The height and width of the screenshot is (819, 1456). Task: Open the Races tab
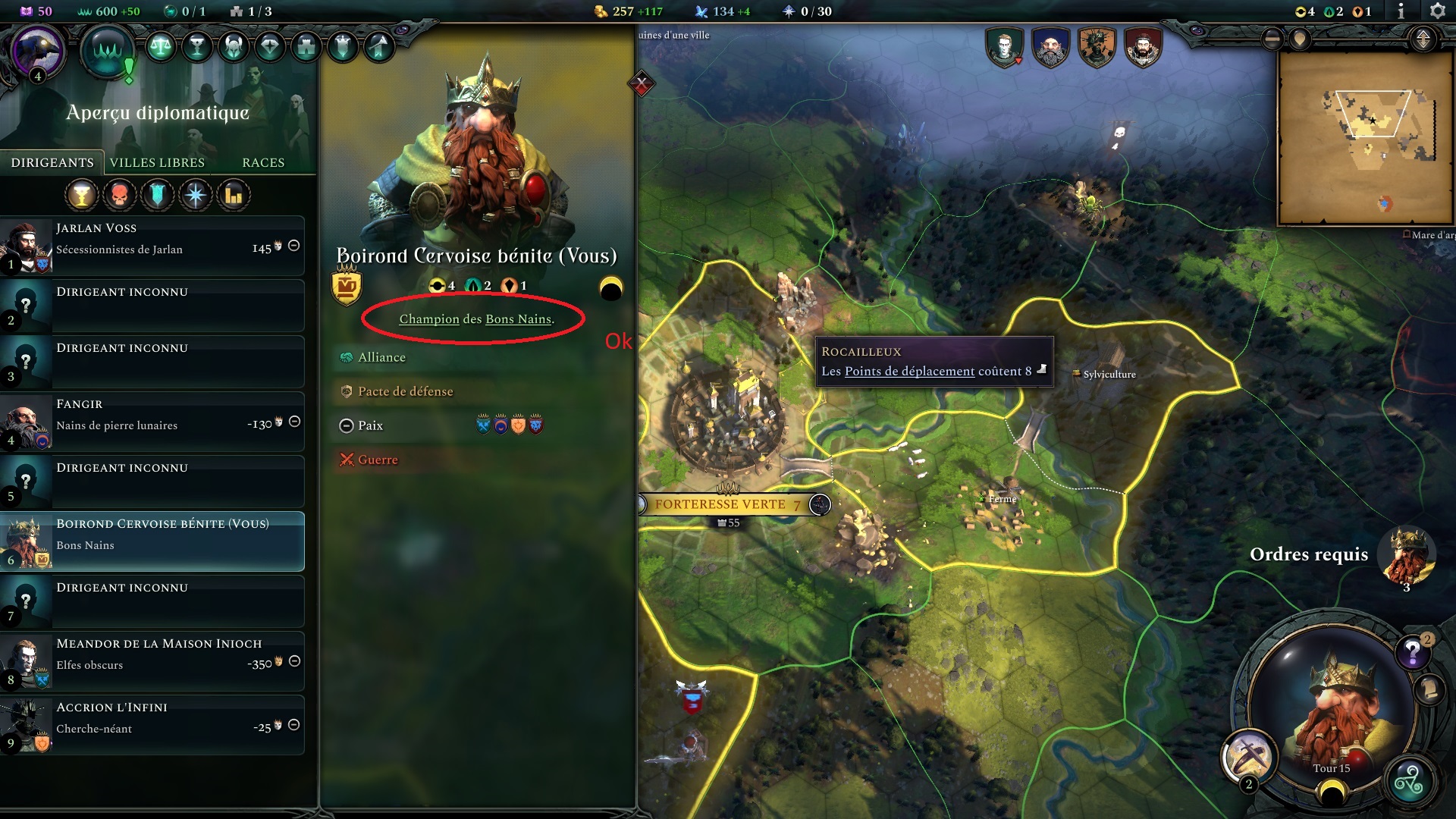[x=262, y=162]
